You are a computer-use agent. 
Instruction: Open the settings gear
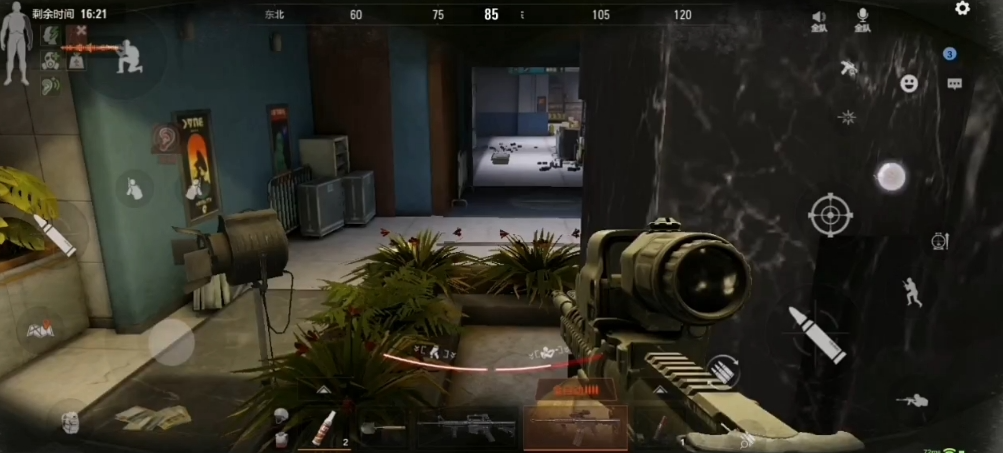(x=962, y=9)
